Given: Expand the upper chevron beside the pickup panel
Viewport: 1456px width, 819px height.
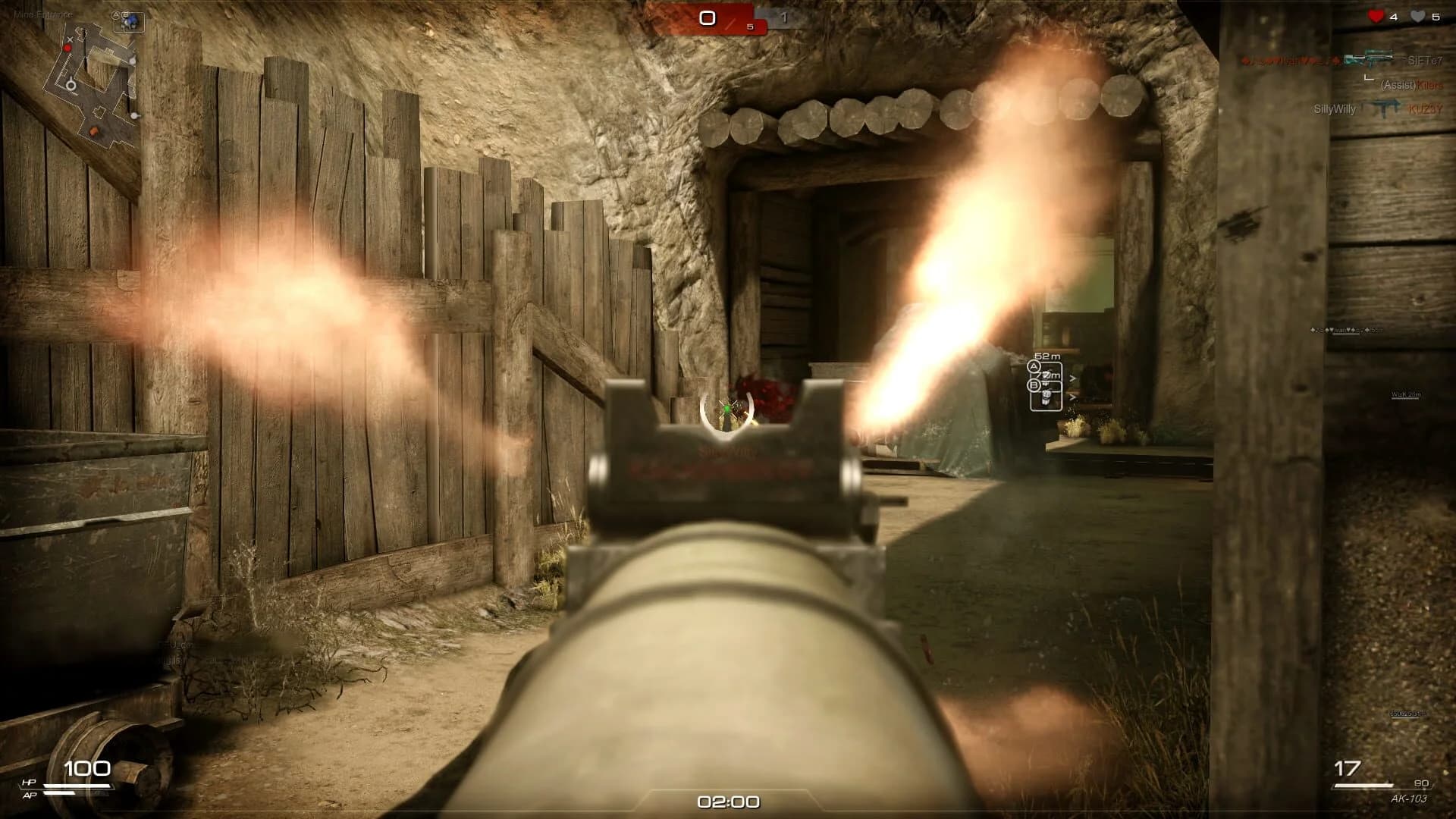Looking at the screenshot, I should [1072, 377].
